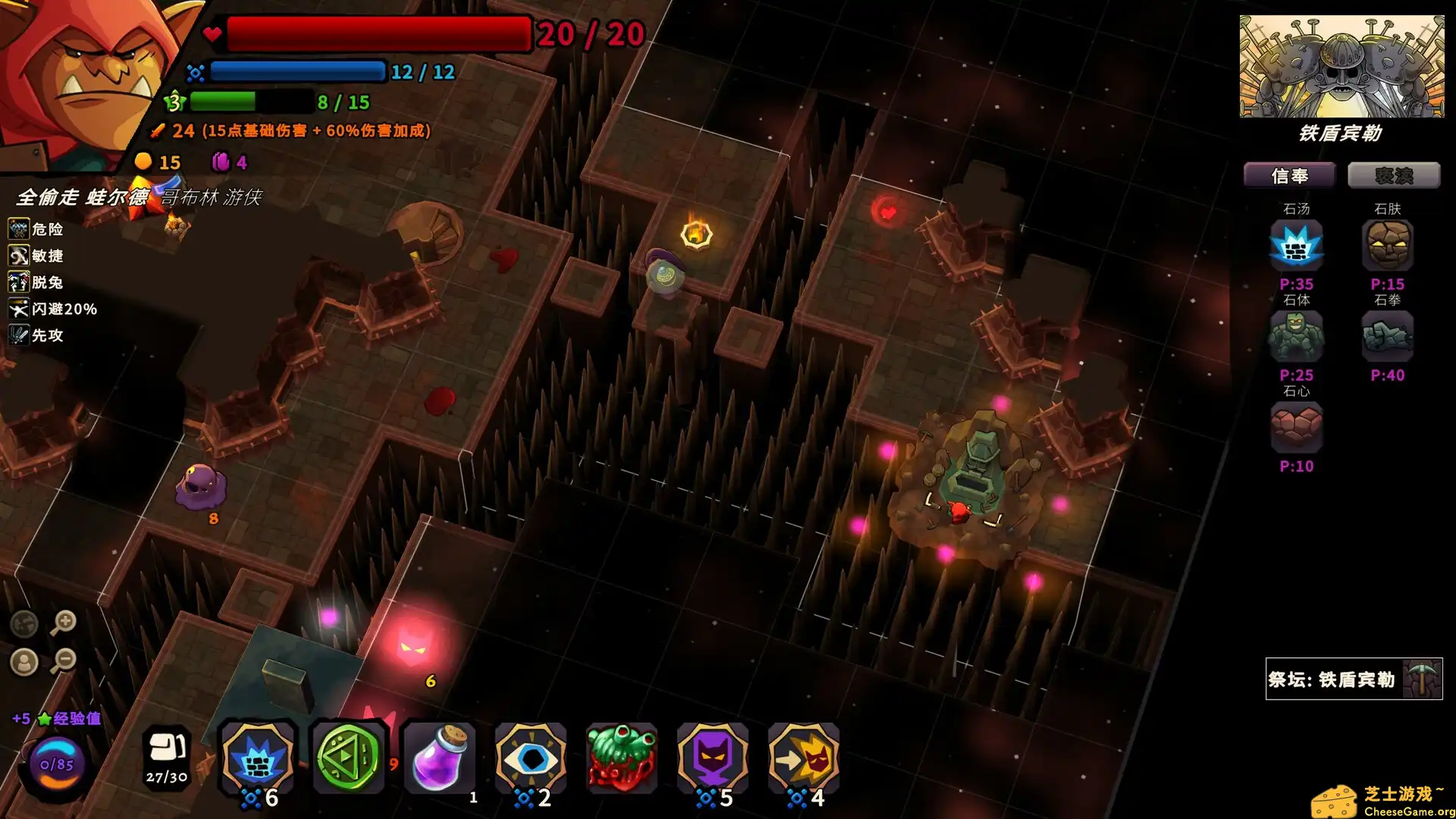Click the 石心 stone heart ability for P:10
Screen dimensions: 1456x819
pyautogui.click(x=1298, y=428)
